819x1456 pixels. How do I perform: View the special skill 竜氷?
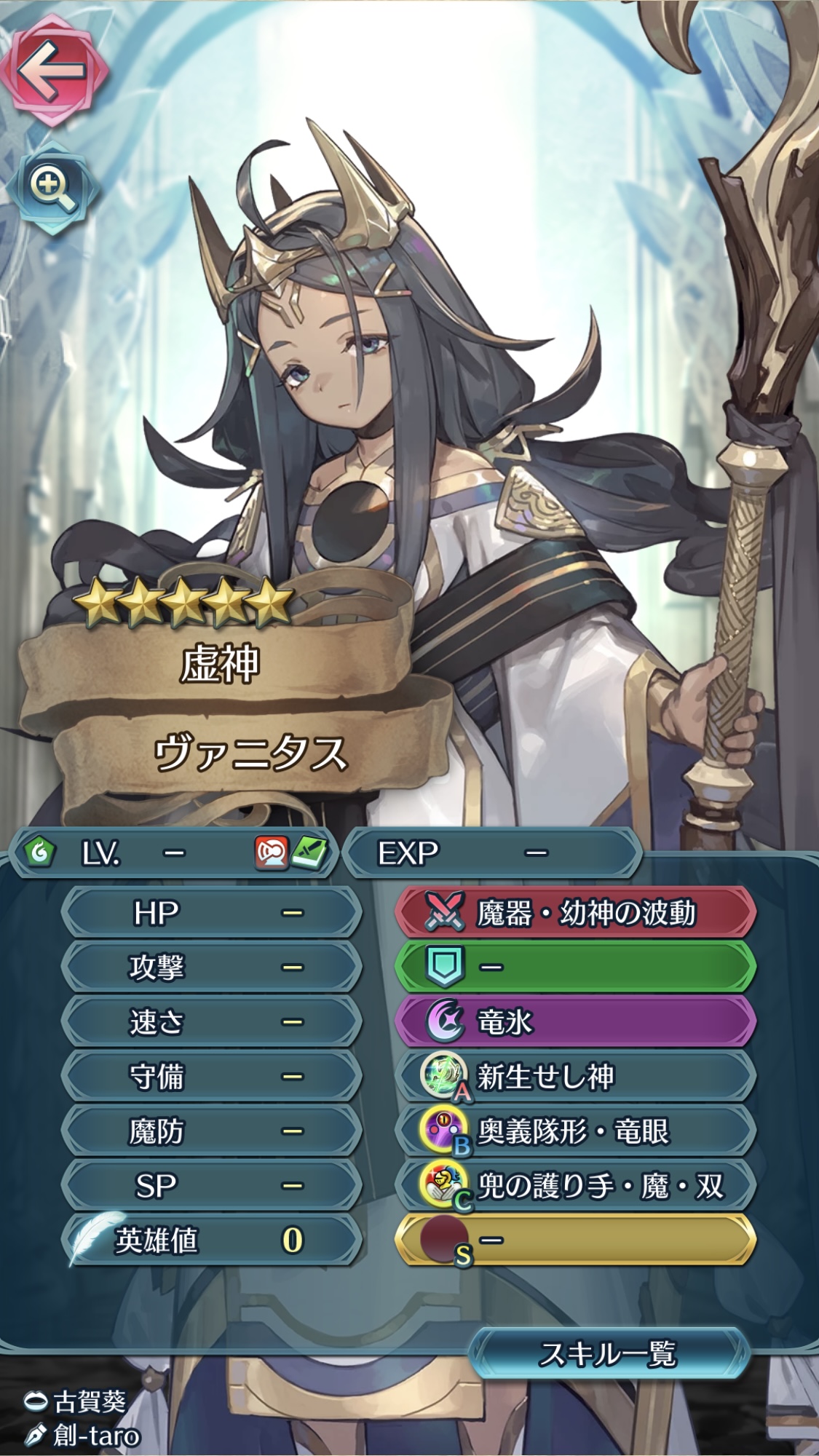pos(575,1022)
